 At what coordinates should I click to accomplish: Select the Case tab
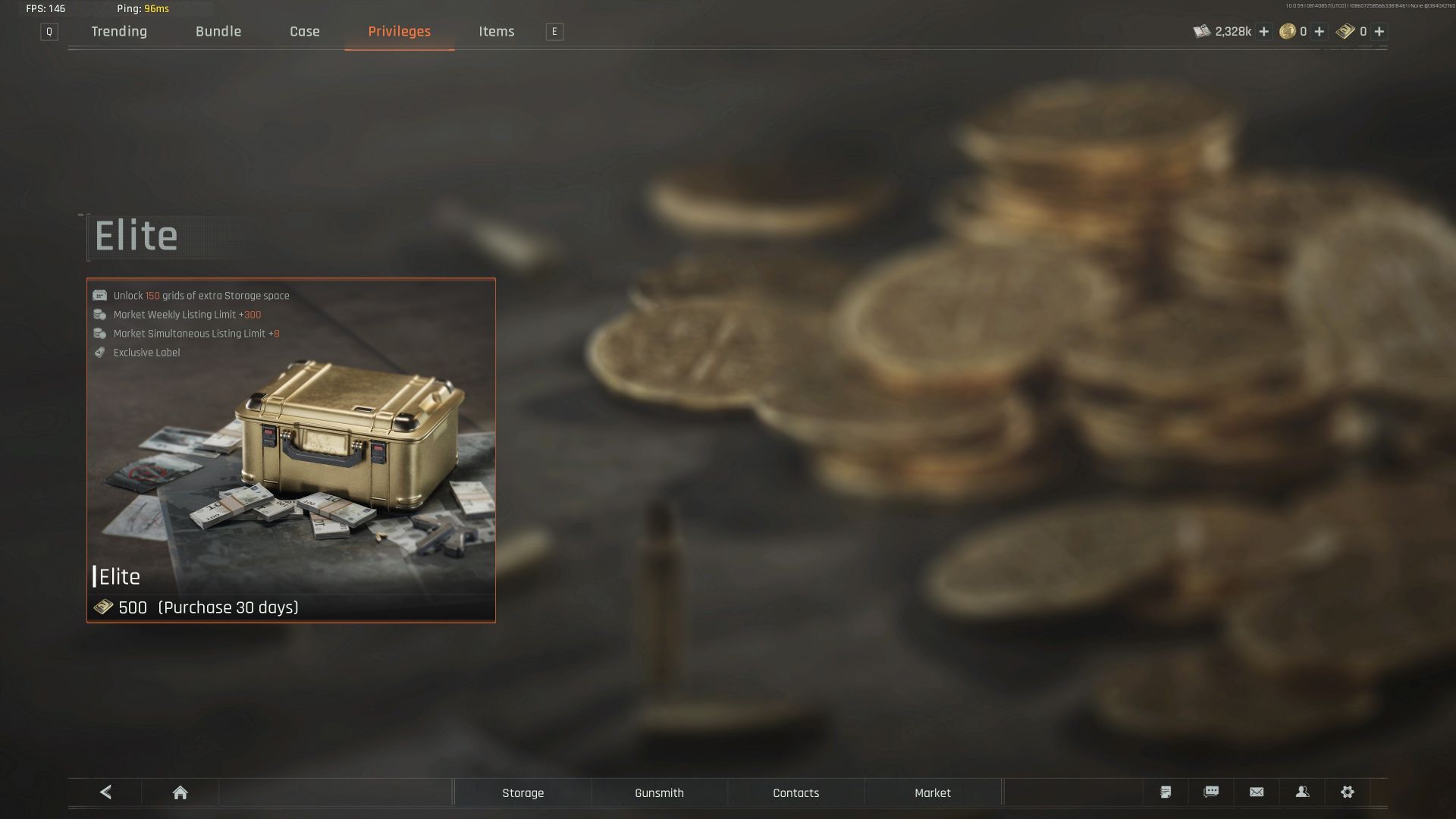(305, 31)
